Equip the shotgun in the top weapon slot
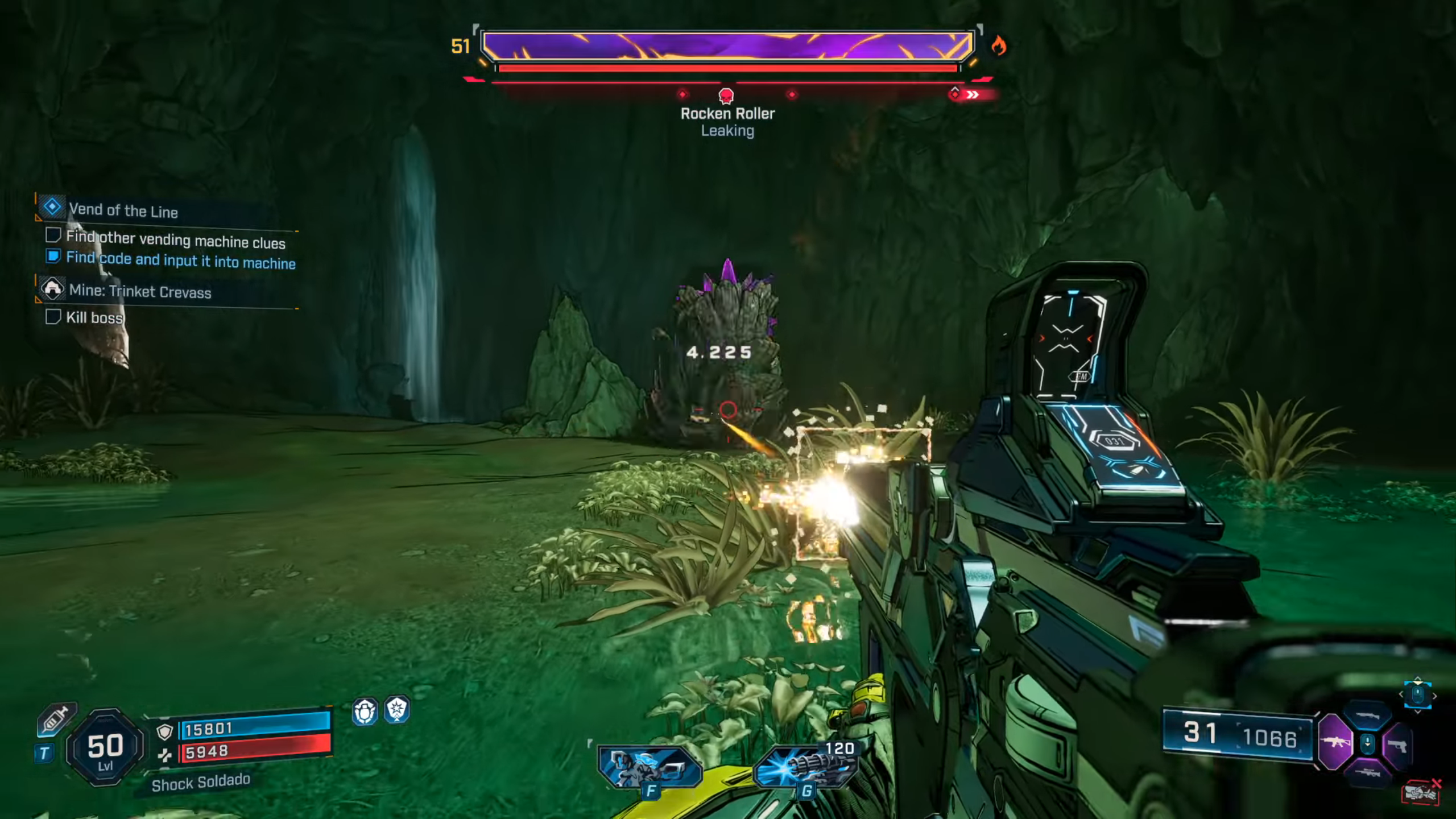Viewport: 1456px width, 819px height. coord(1367,716)
